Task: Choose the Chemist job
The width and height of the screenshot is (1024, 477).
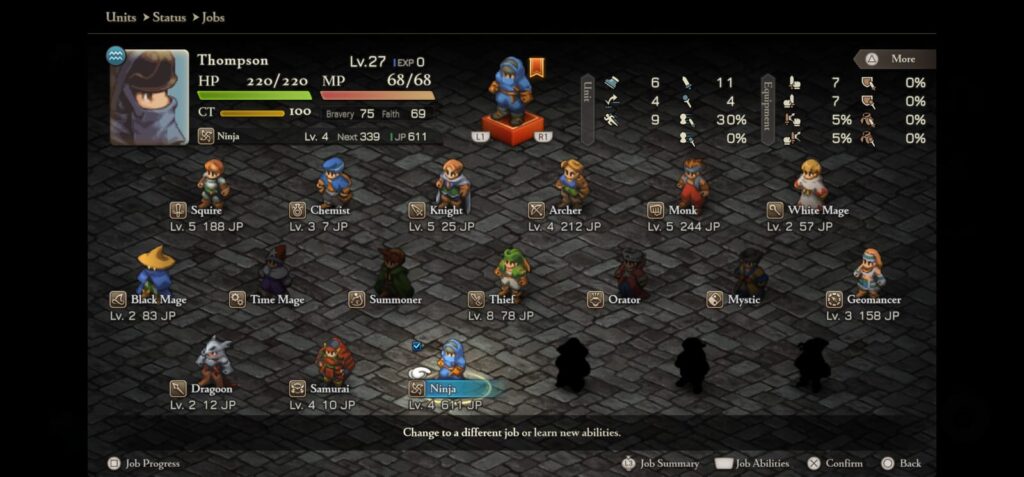Action: (333, 185)
